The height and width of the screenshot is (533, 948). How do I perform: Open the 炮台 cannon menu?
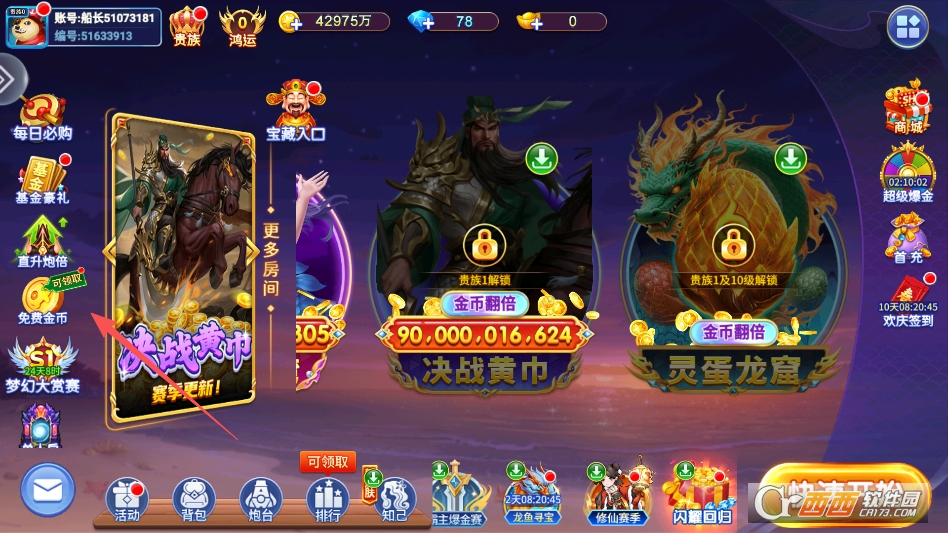260,499
